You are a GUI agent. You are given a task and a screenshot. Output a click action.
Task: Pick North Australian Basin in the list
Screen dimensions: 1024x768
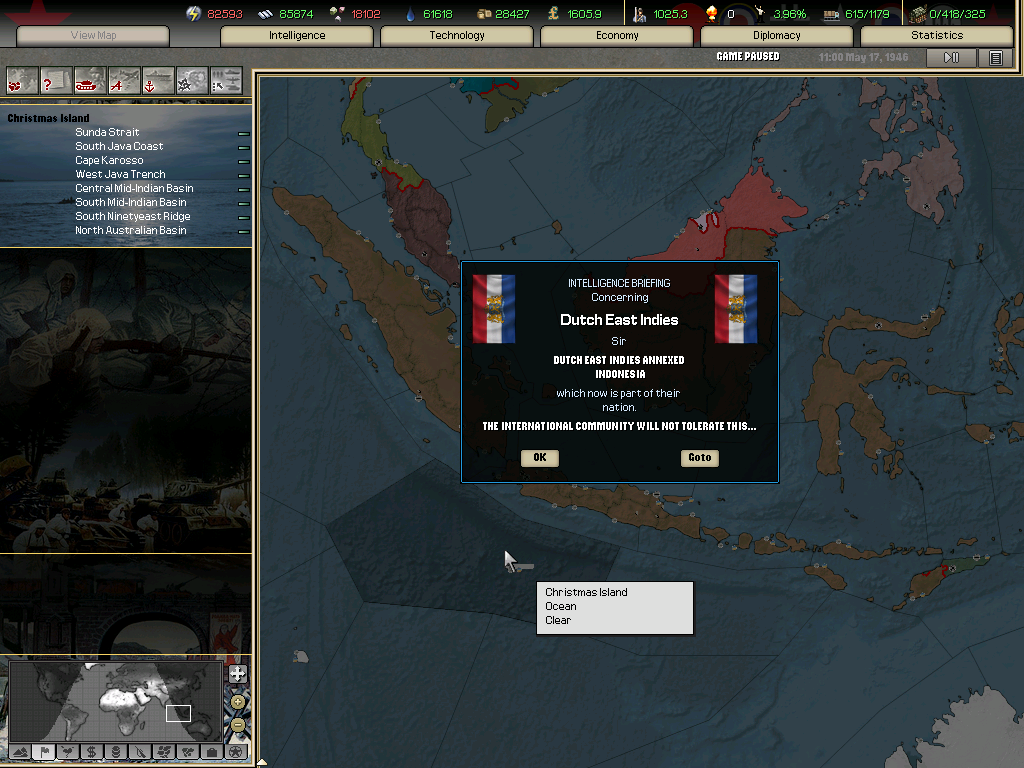[x=130, y=230]
